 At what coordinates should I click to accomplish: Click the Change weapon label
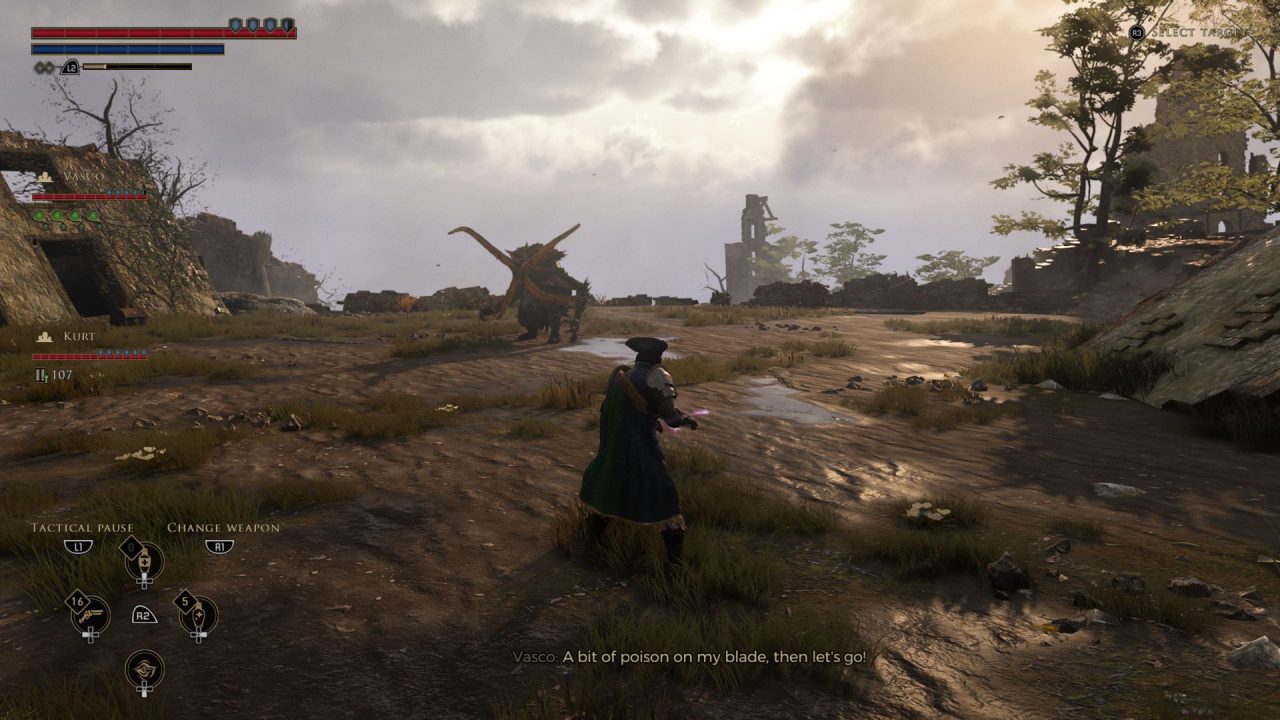pyautogui.click(x=223, y=528)
